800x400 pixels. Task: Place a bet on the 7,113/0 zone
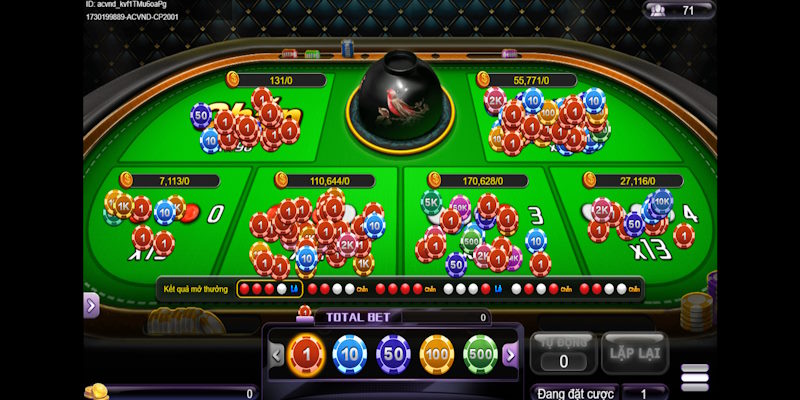pos(160,225)
